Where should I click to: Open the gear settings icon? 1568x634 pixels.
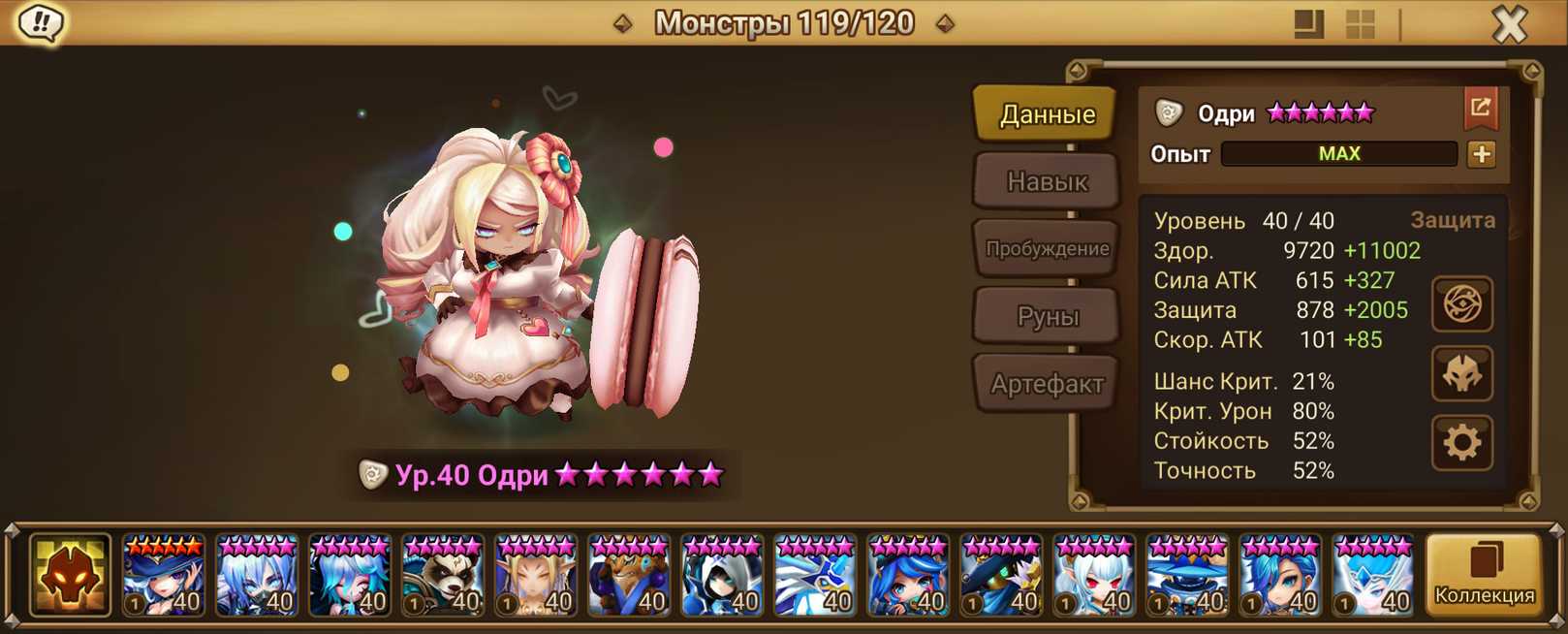tap(1461, 443)
